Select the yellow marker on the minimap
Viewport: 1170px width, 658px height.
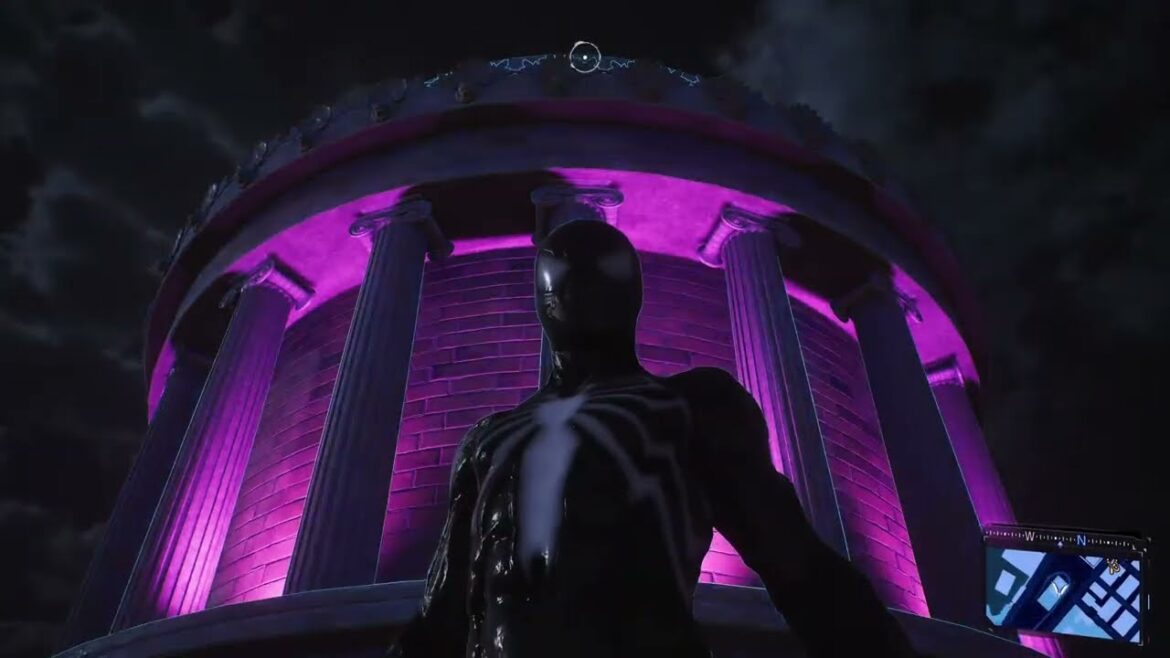(1114, 566)
